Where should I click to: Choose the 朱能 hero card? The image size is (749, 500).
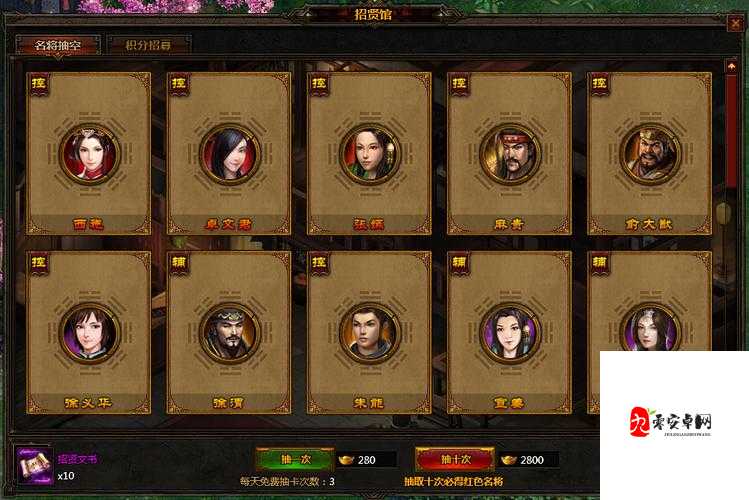click(369, 331)
